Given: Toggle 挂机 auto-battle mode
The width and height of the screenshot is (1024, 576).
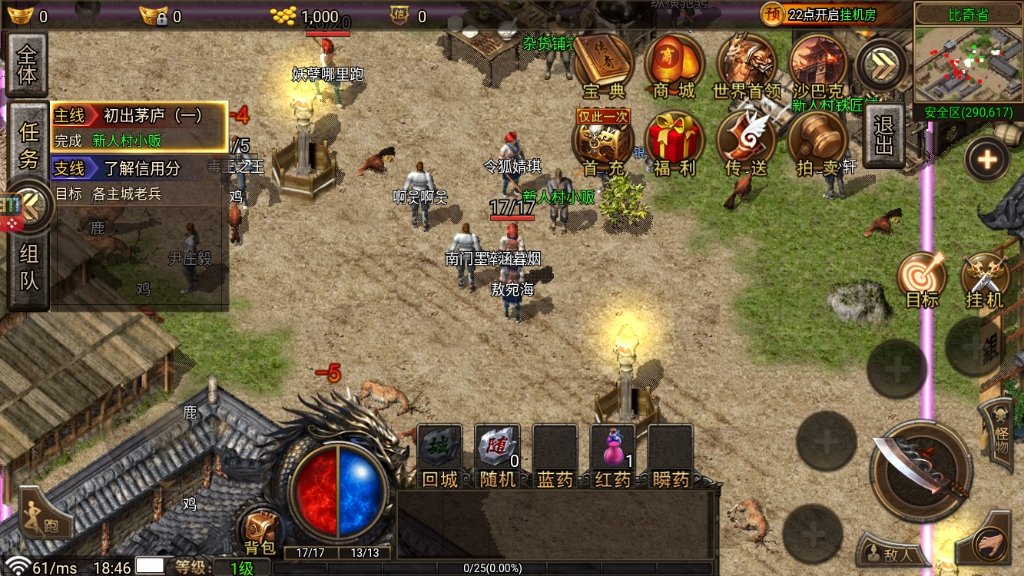Looking at the screenshot, I should (x=984, y=279).
